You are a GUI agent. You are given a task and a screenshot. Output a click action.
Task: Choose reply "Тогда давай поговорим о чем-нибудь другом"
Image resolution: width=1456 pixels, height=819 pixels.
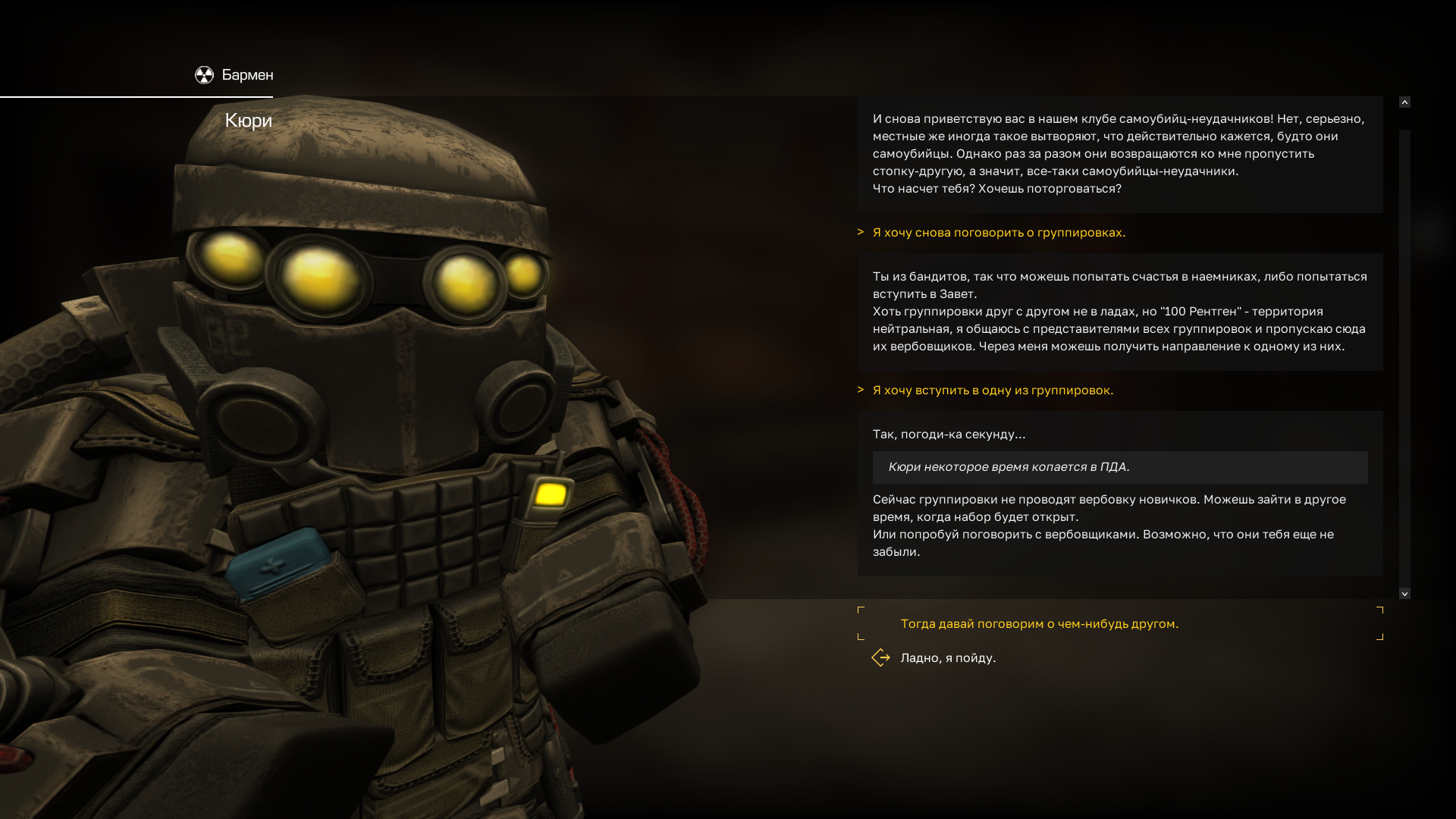(1039, 624)
